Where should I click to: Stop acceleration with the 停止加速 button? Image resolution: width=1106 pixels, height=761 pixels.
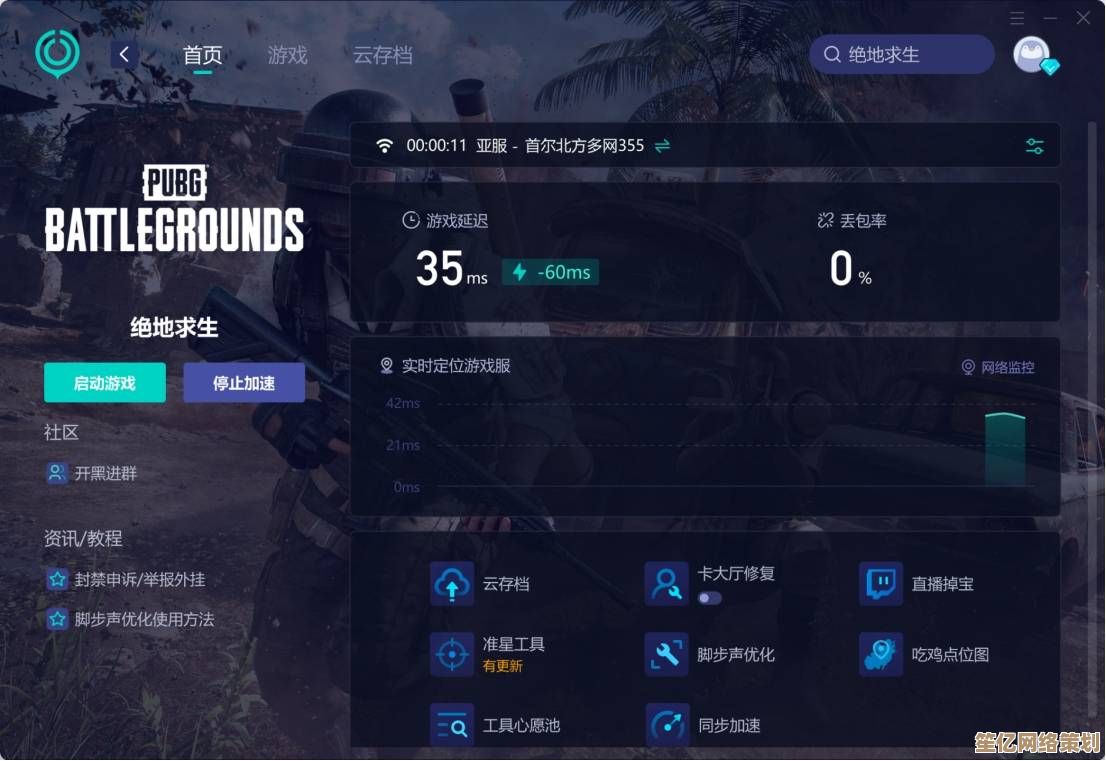pos(244,383)
